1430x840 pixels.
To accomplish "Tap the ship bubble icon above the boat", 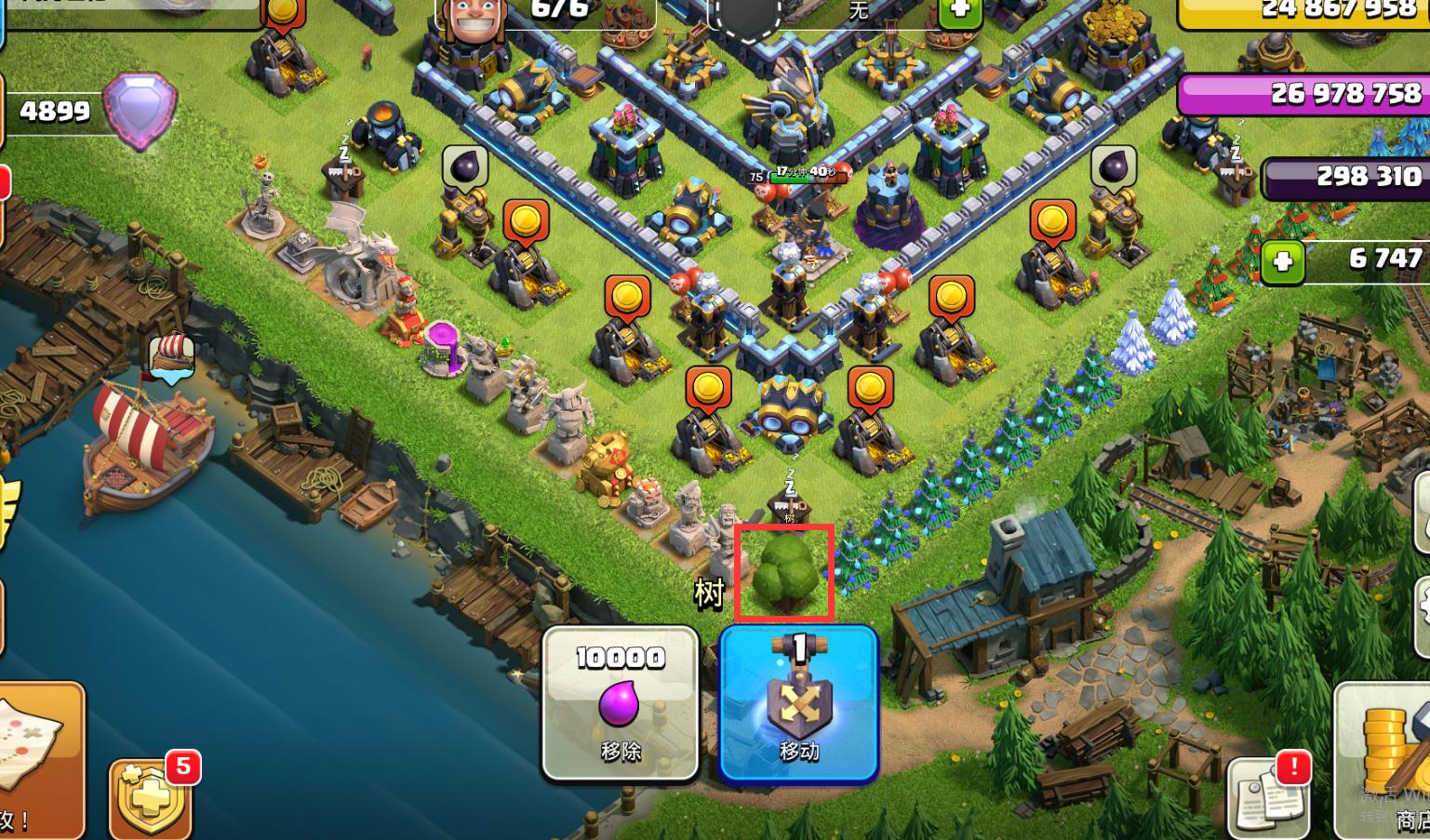I will 172,358.
